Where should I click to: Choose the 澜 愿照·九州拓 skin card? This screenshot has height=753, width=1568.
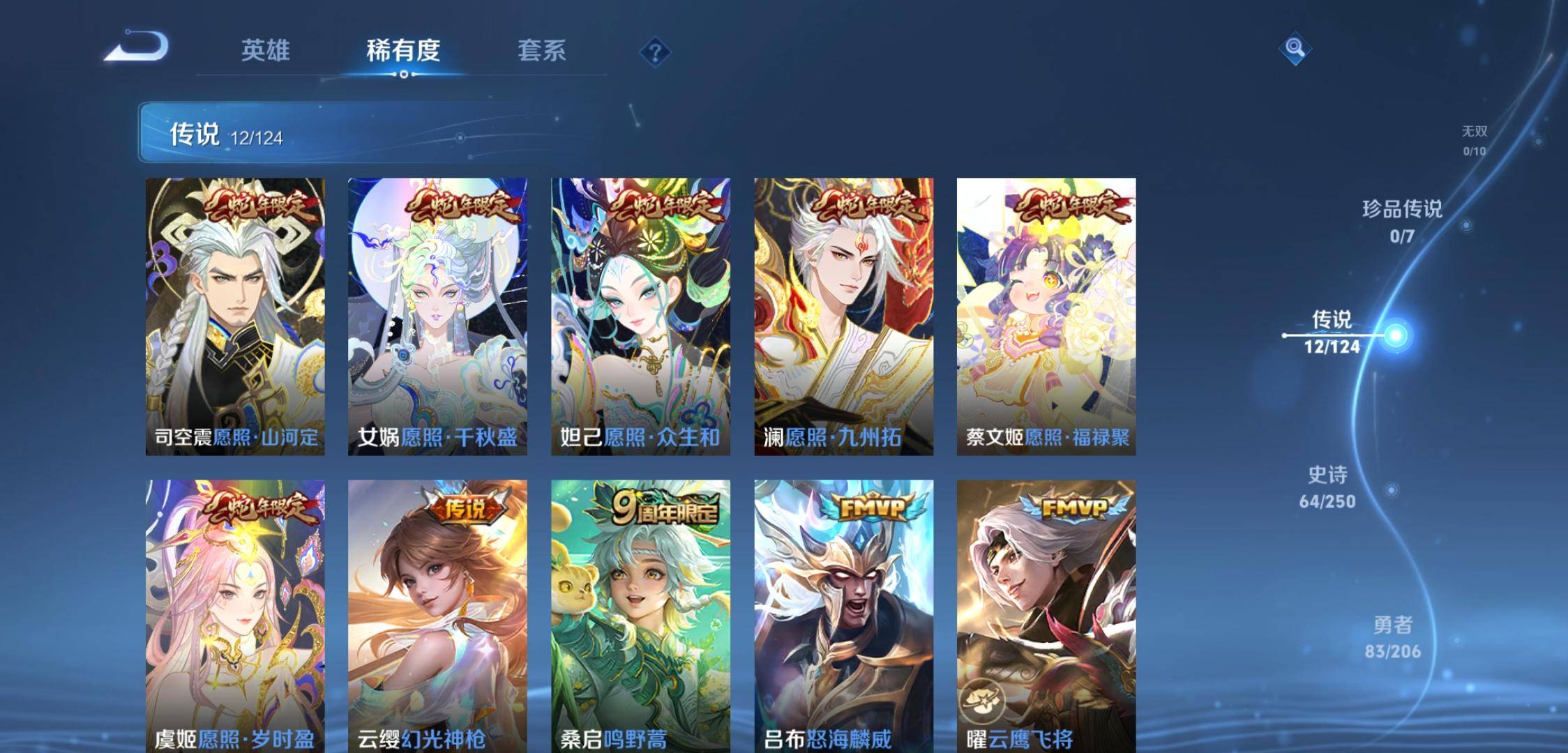click(843, 317)
